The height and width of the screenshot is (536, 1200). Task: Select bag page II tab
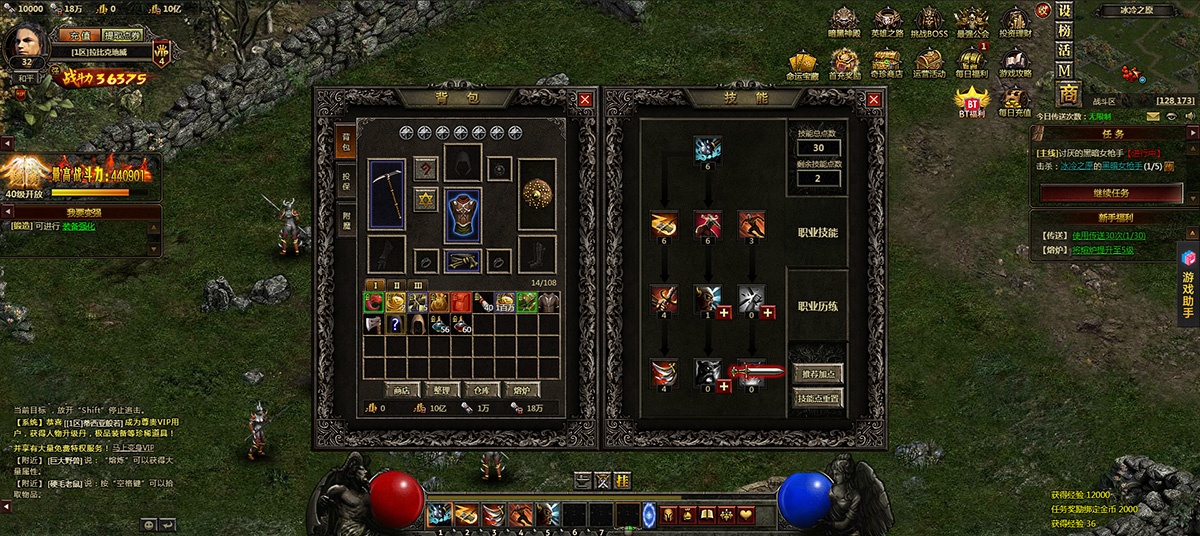(x=396, y=284)
